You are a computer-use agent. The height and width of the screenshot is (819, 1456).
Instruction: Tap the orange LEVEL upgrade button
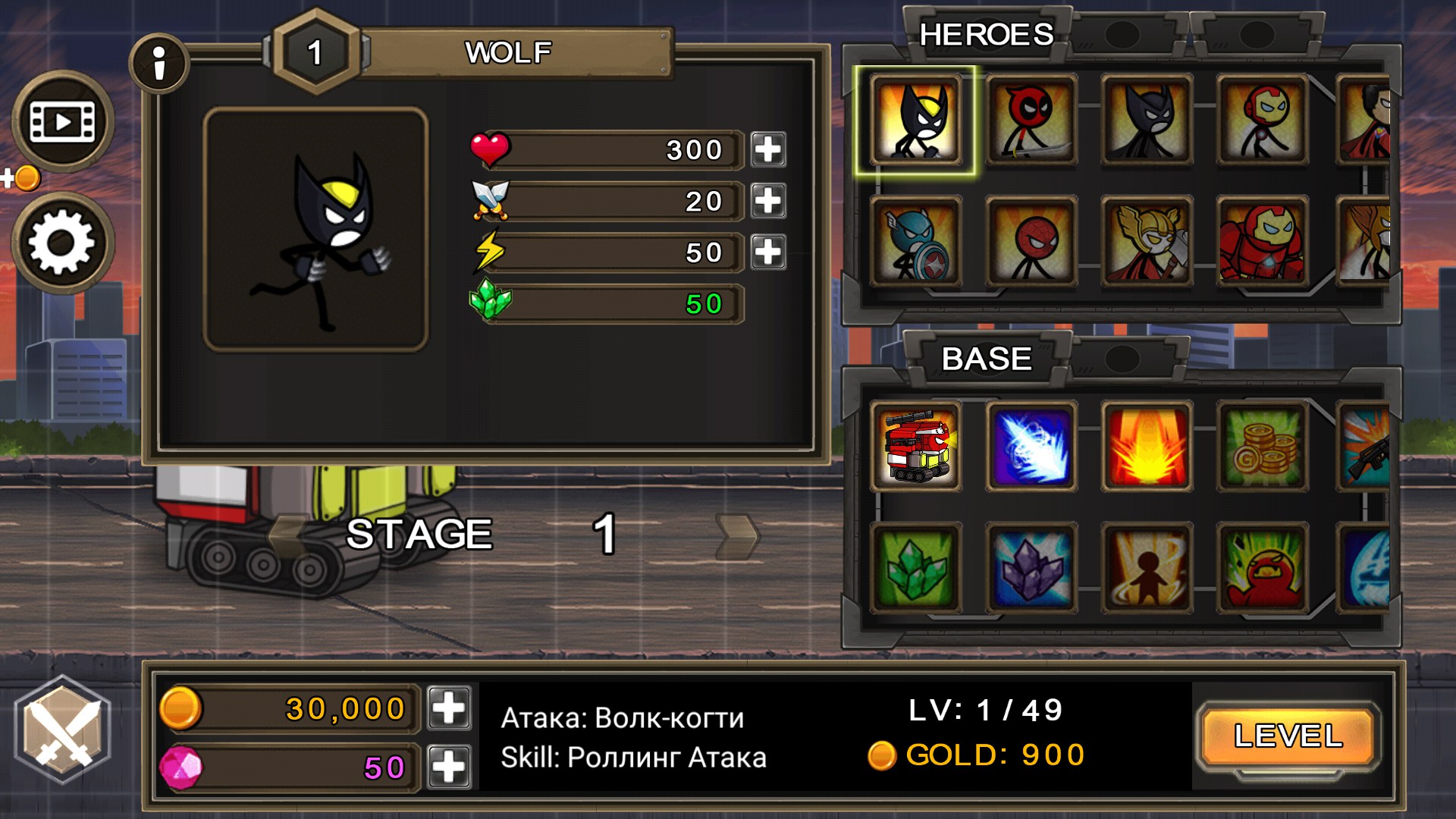point(1288,736)
